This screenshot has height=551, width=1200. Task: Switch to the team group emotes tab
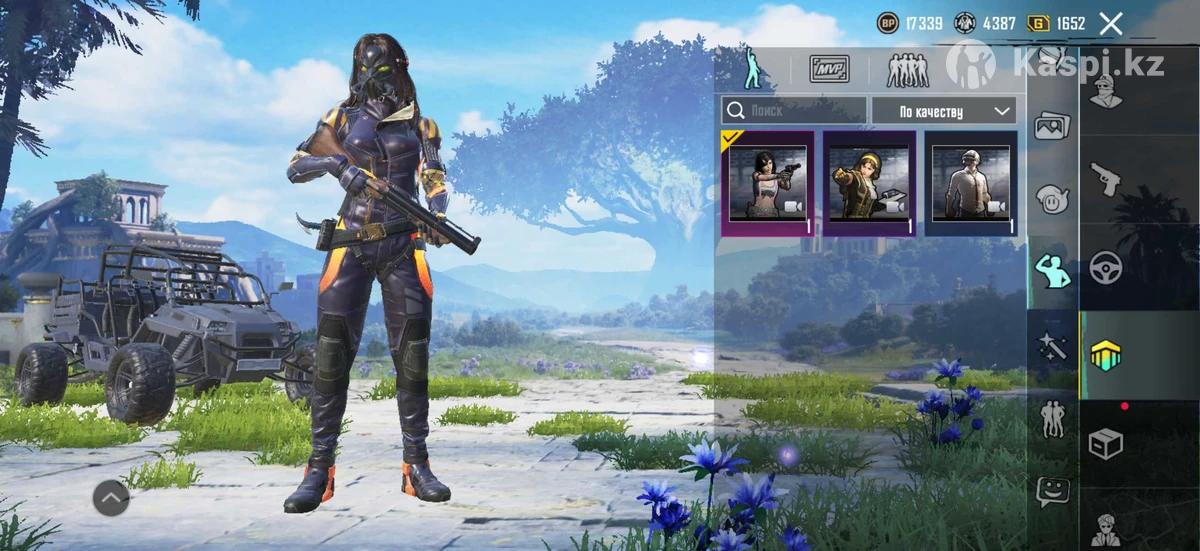coord(907,69)
